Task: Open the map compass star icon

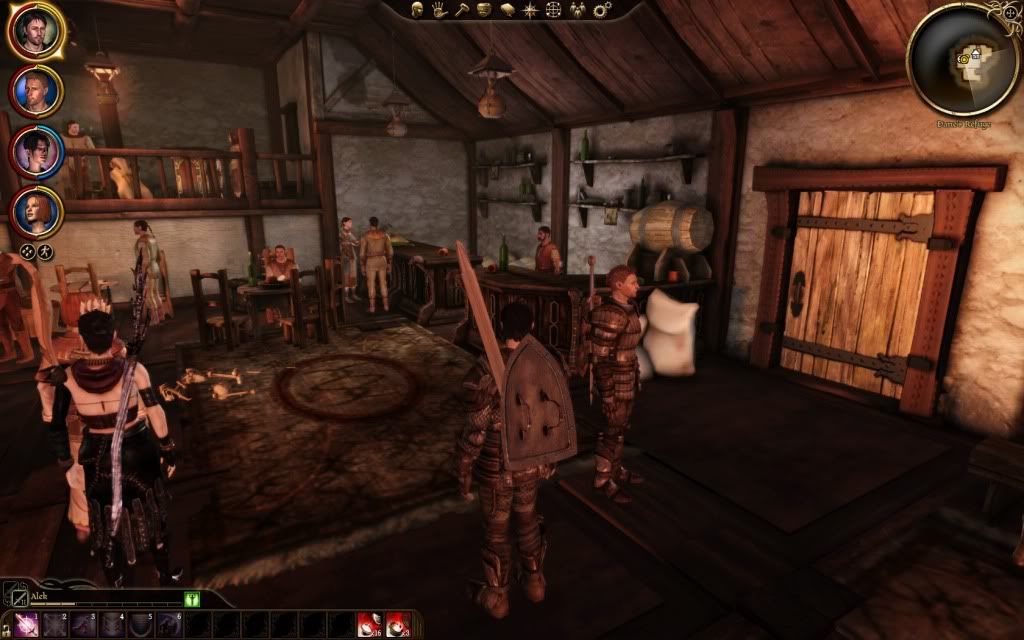Action: 528,10
